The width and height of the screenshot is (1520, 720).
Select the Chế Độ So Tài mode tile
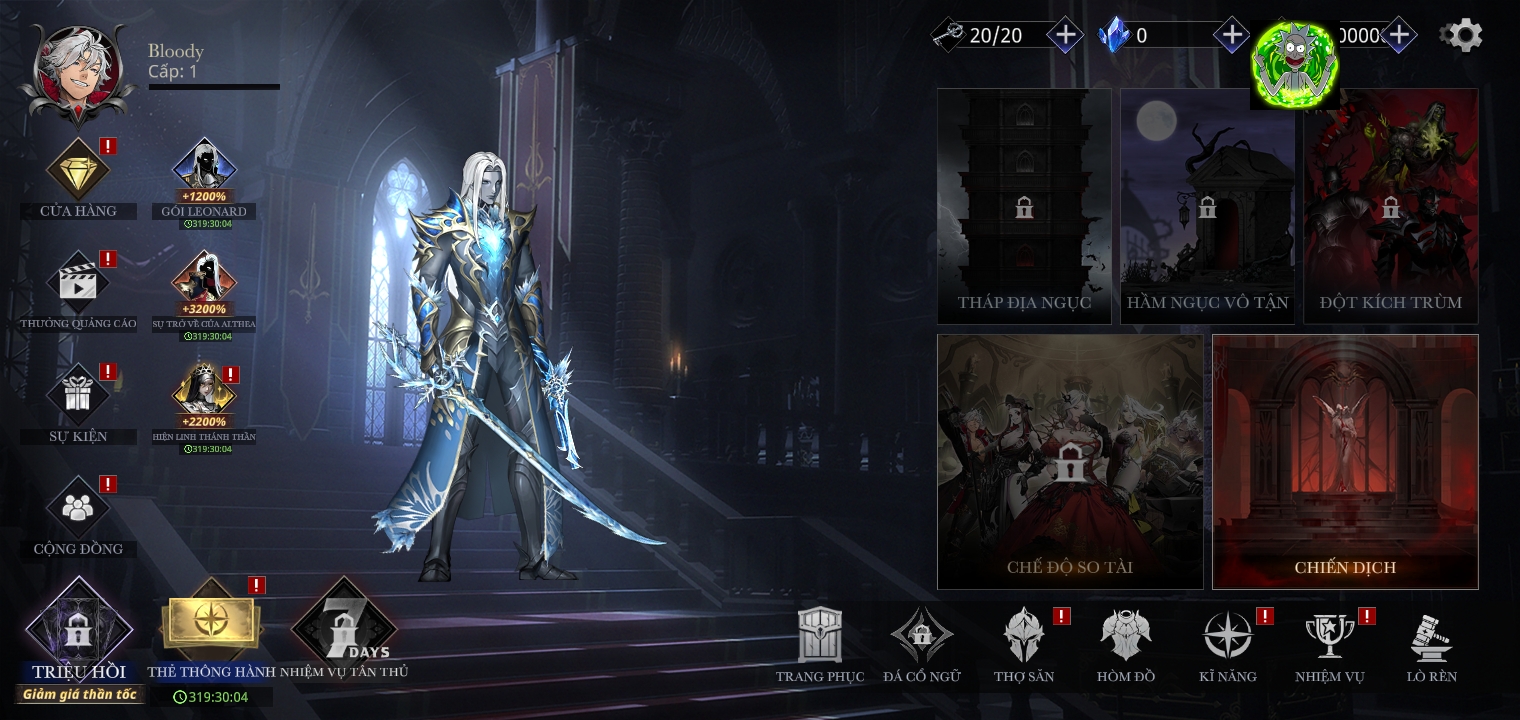point(1070,461)
